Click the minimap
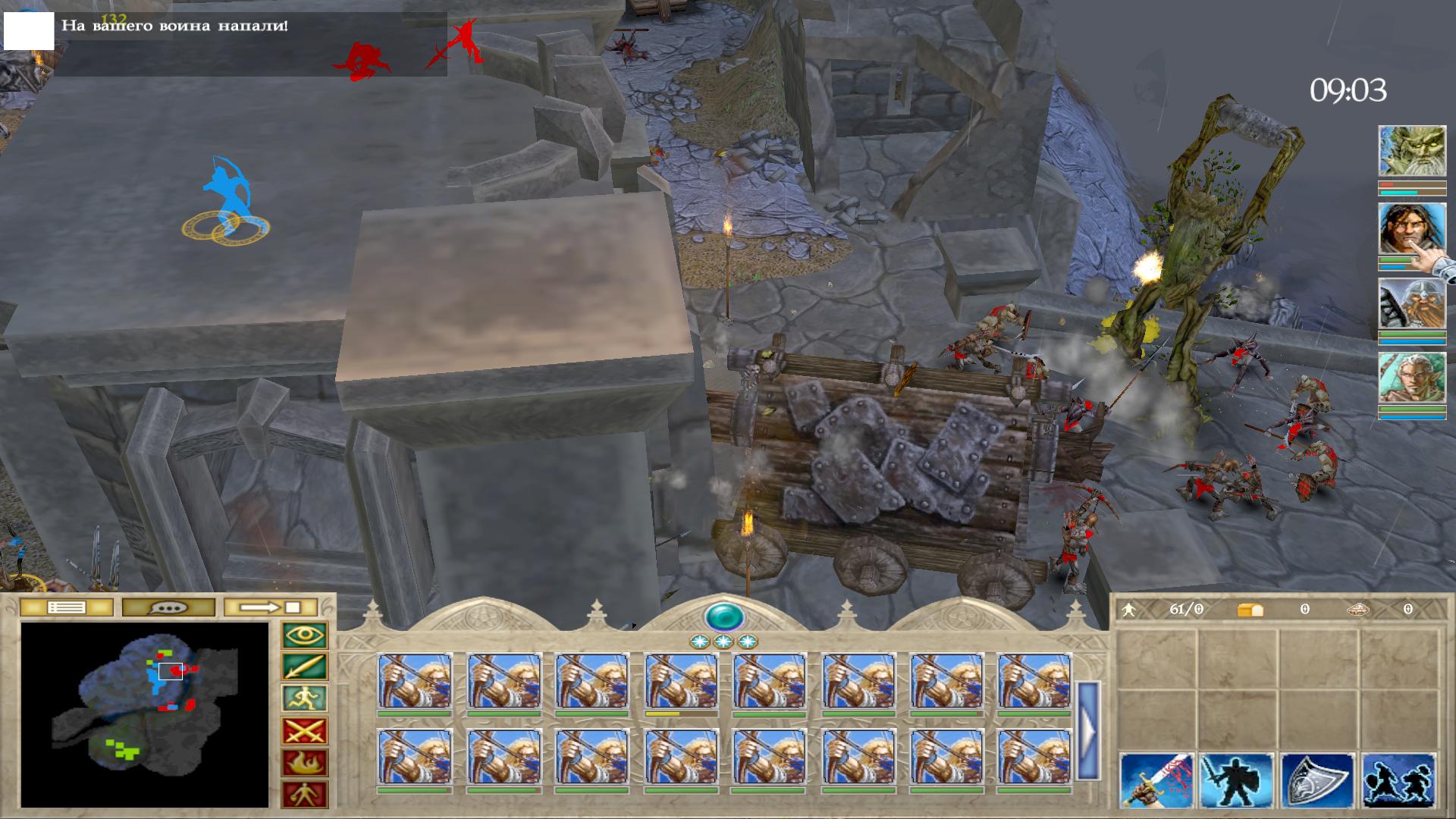 (144, 714)
